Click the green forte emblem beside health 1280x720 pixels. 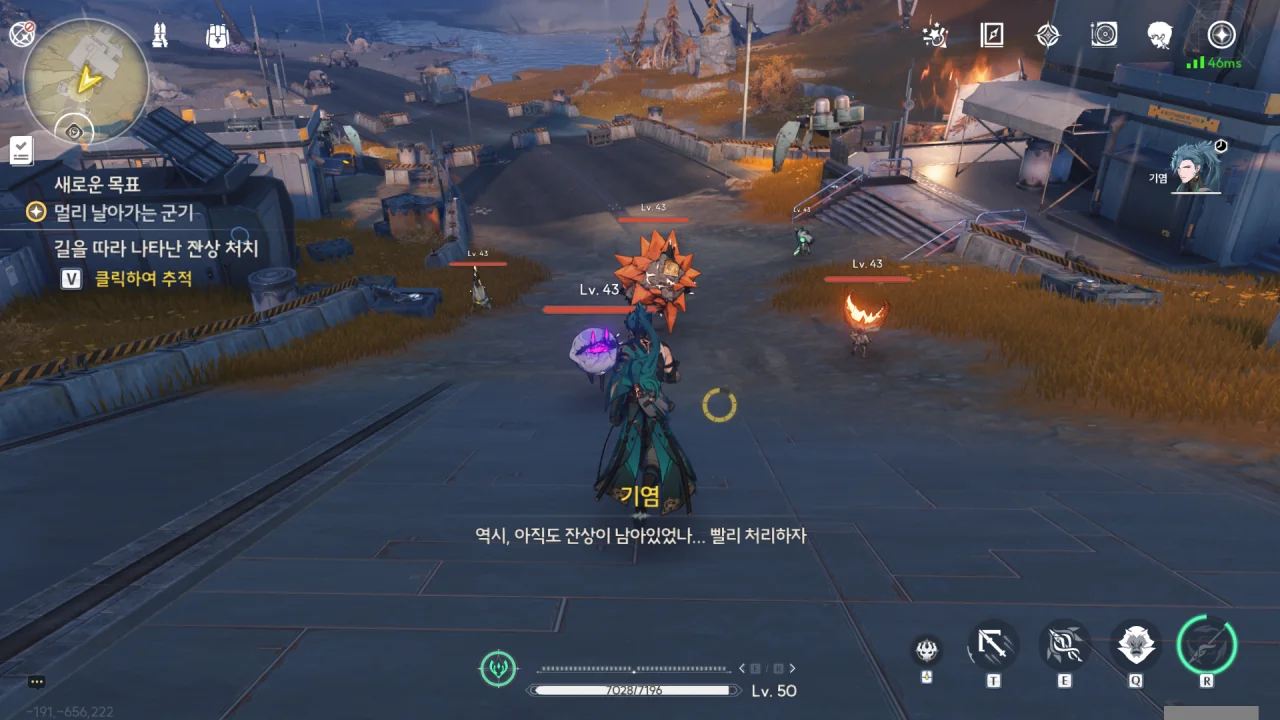(498, 667)
